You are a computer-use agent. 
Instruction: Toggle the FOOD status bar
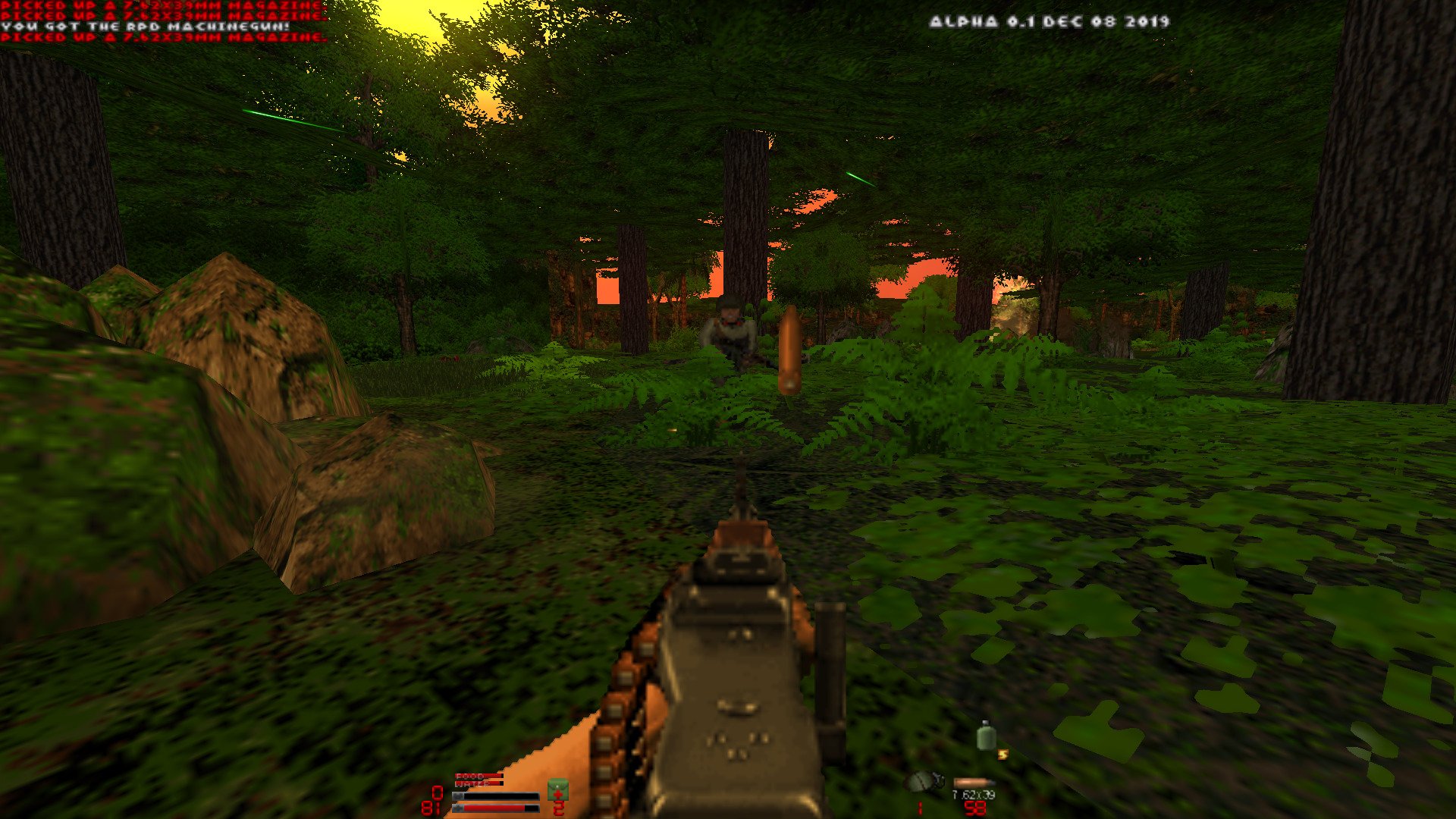(479, 776)
